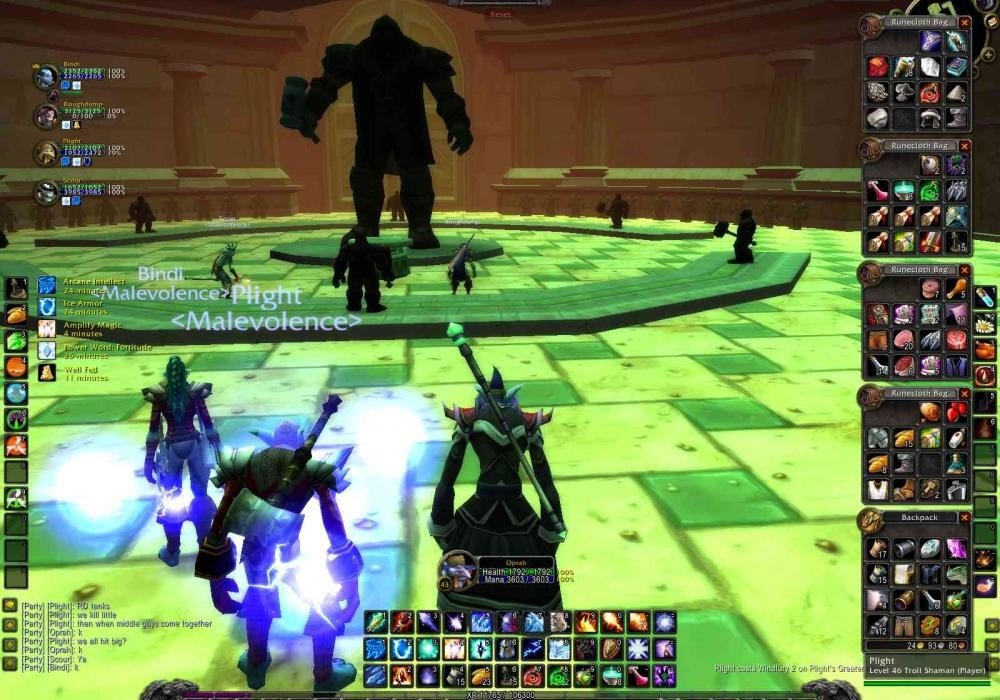The height and width of the screenshot is (700, 1000).
Task: Click the experience bar at the bottom
Action: coord(500,692)
